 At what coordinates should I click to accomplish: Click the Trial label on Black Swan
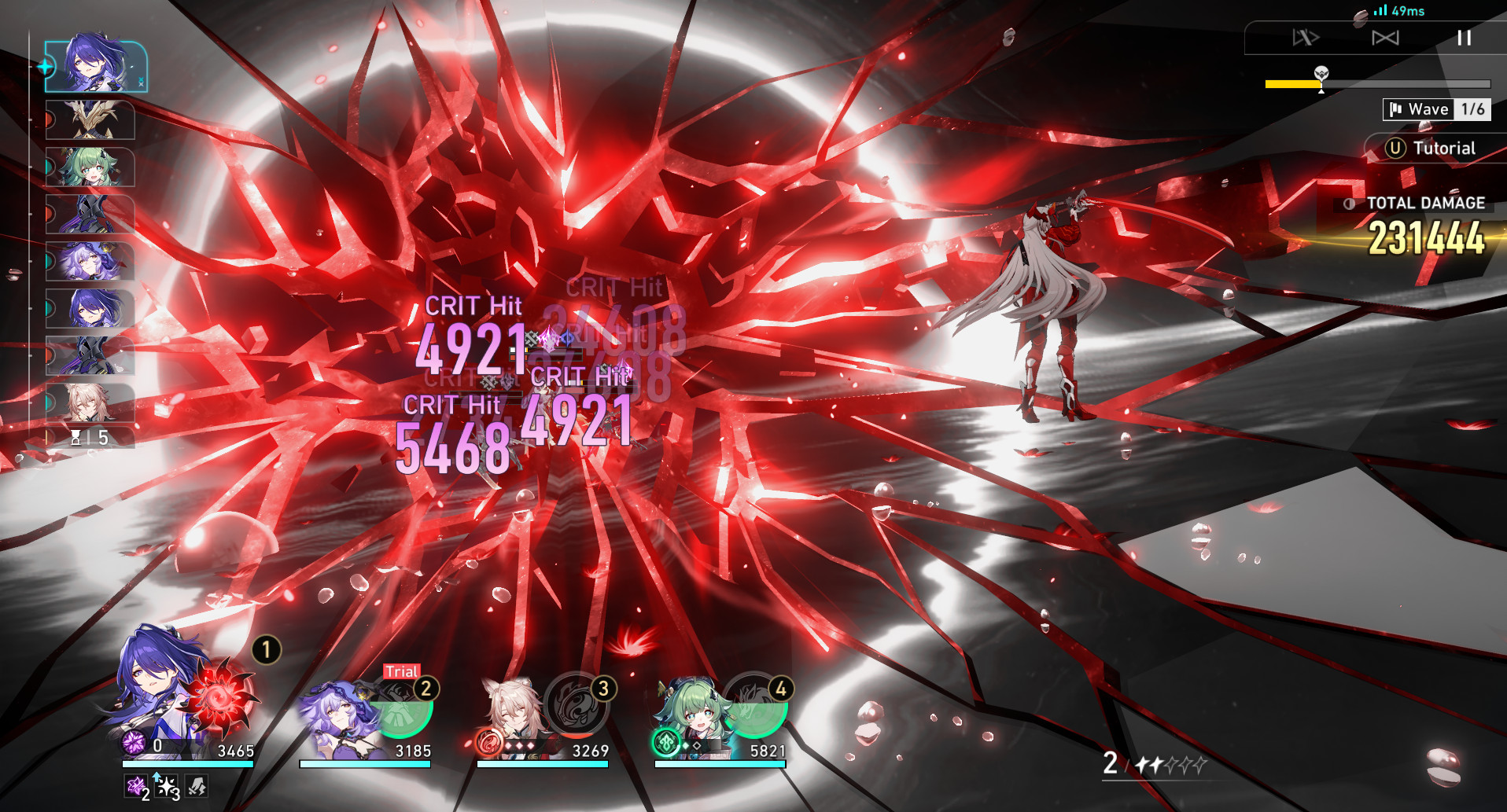coord(400,672)
